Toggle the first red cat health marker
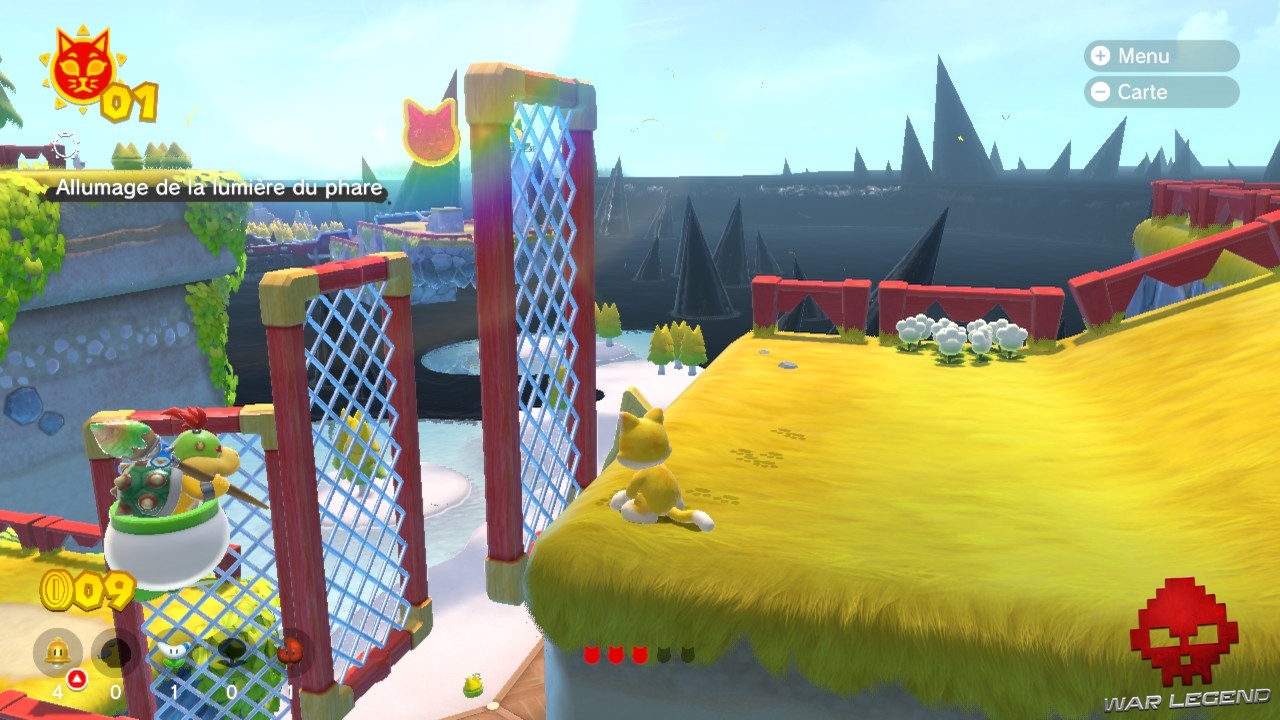 pyautogui.click(x=592, y=654)
